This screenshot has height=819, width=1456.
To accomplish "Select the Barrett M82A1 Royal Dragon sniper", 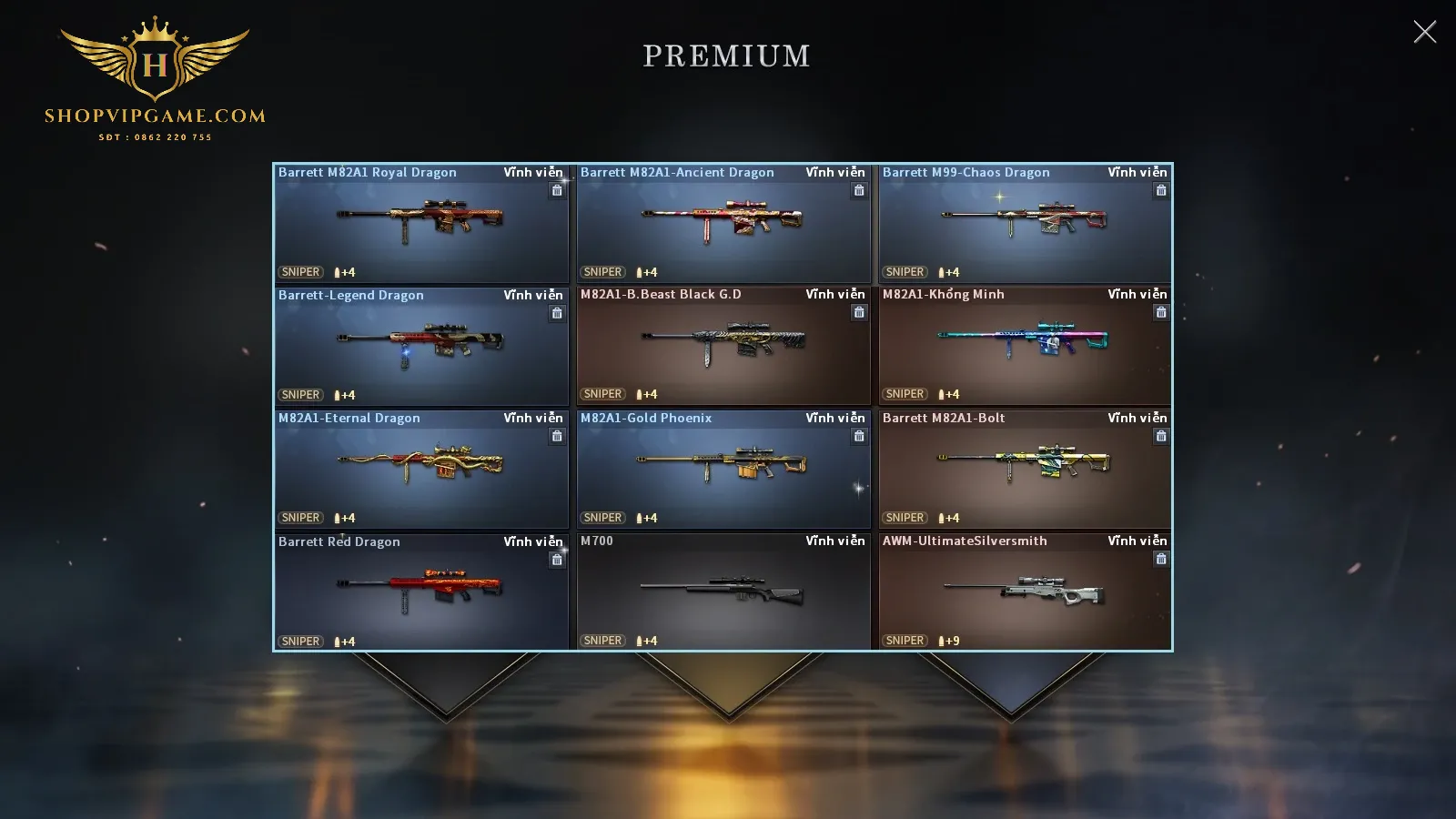I will (420, 224).
